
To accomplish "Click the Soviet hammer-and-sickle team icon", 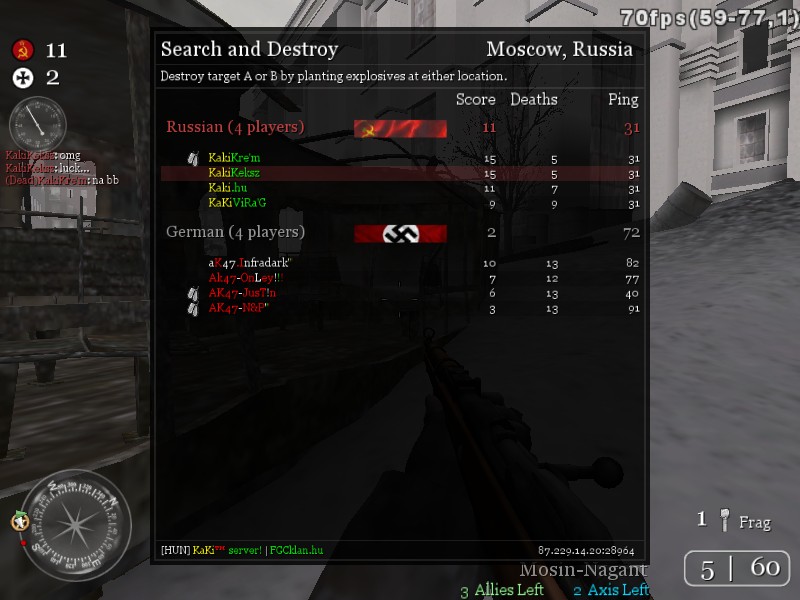I will click(23, 50).
